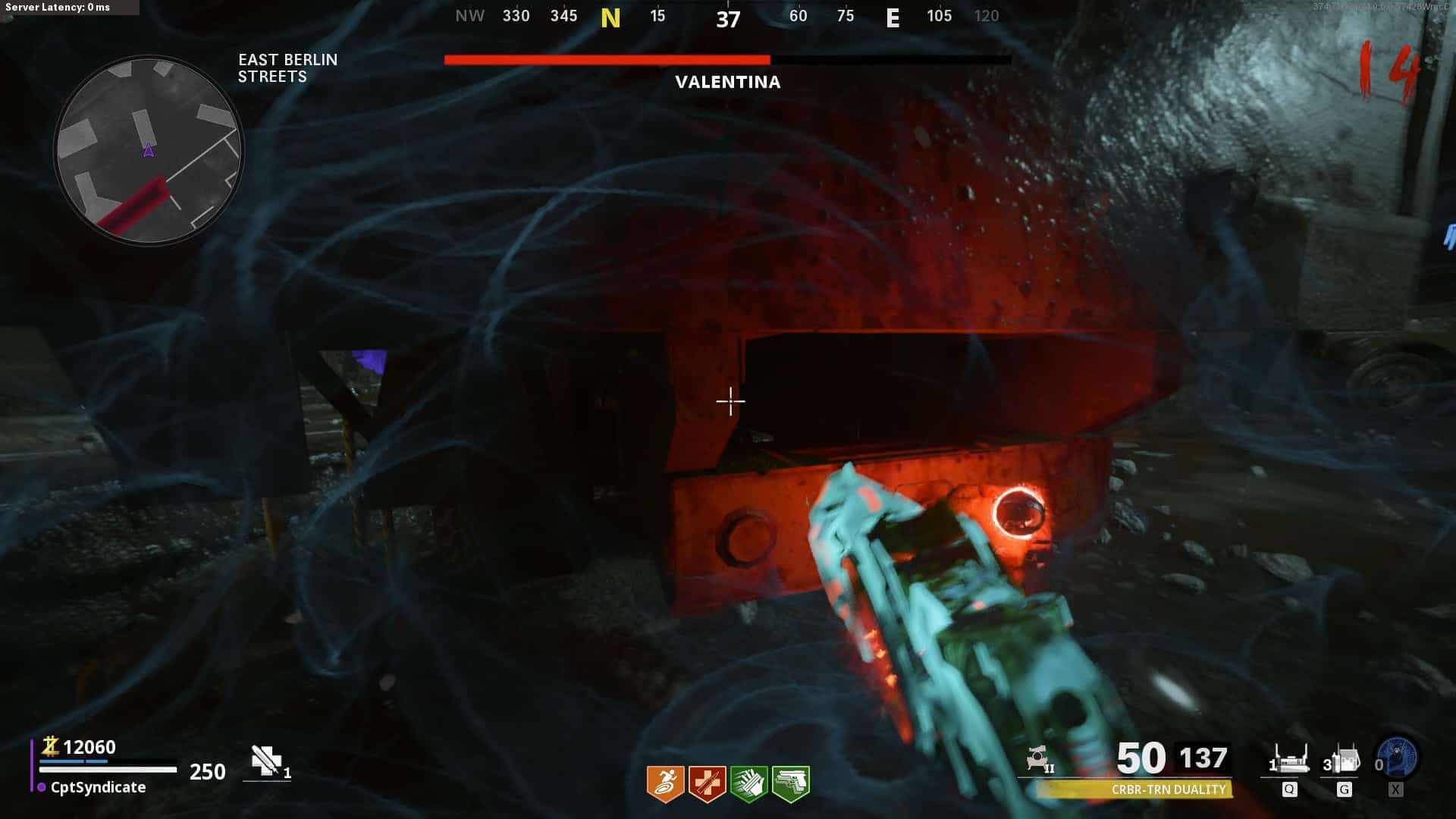
Task: Activate the blue circular field upgrade icon
Action: click(1397, 758)
